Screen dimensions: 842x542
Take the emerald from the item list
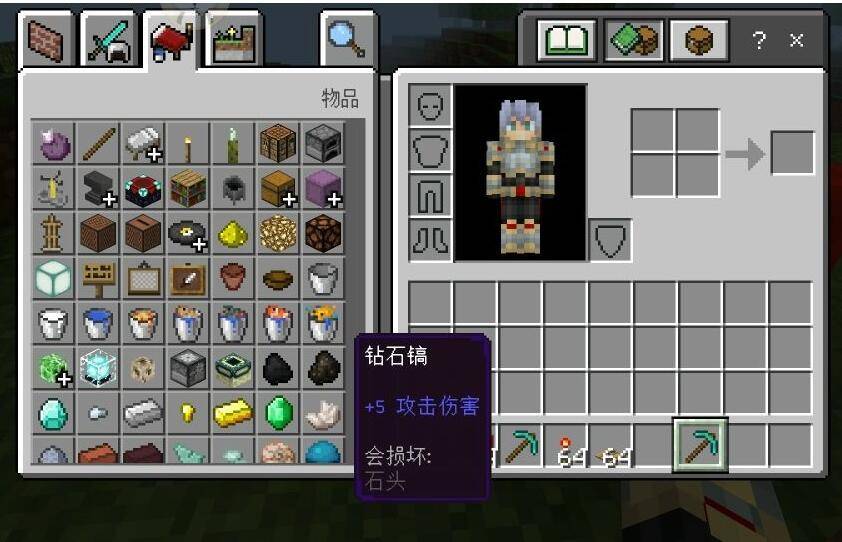pos(277,412)
